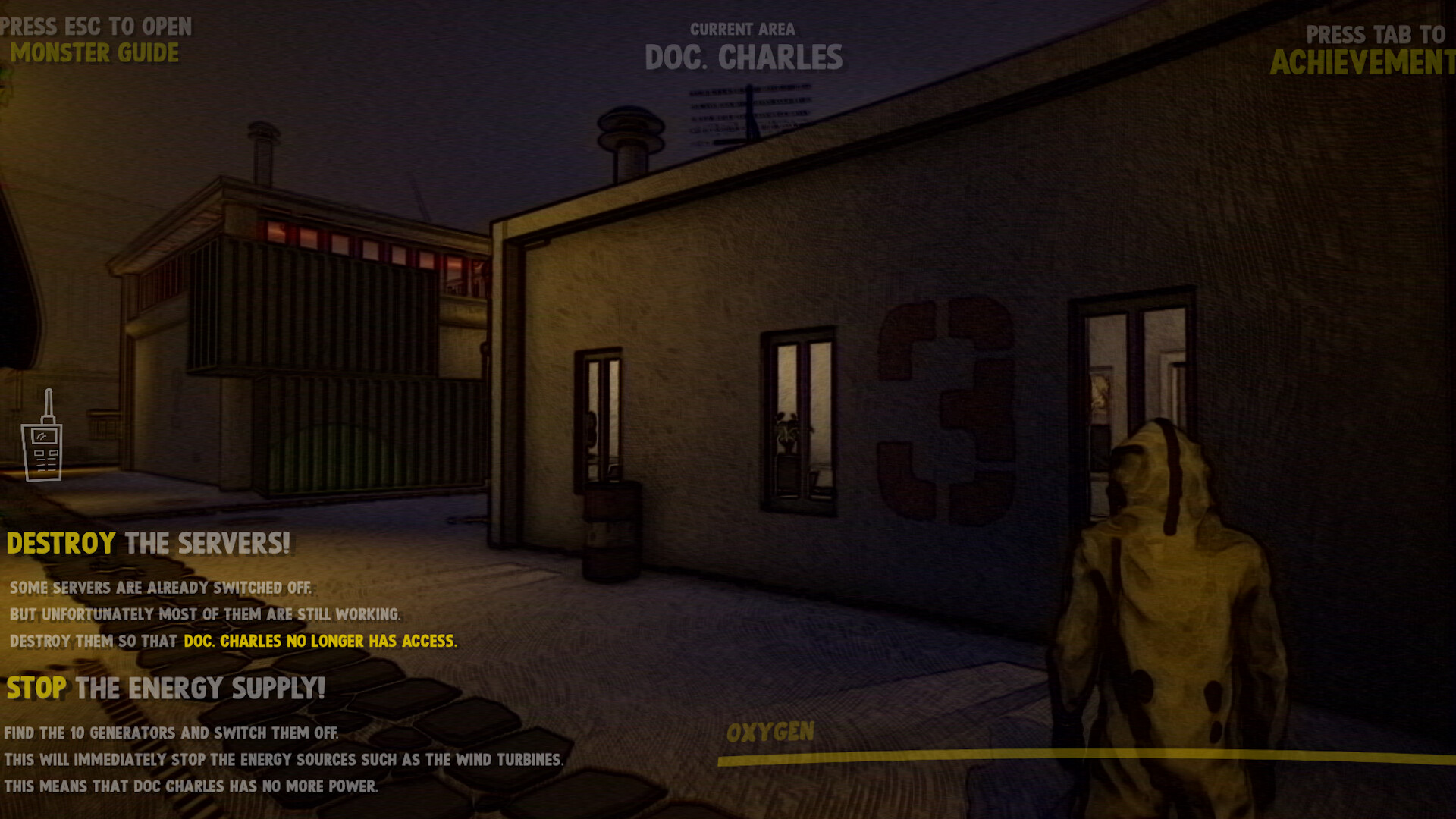The image size is (1456, 819).
Task: Click the DESTROY THE SERVERS objective header
Action: click(148, 543)
